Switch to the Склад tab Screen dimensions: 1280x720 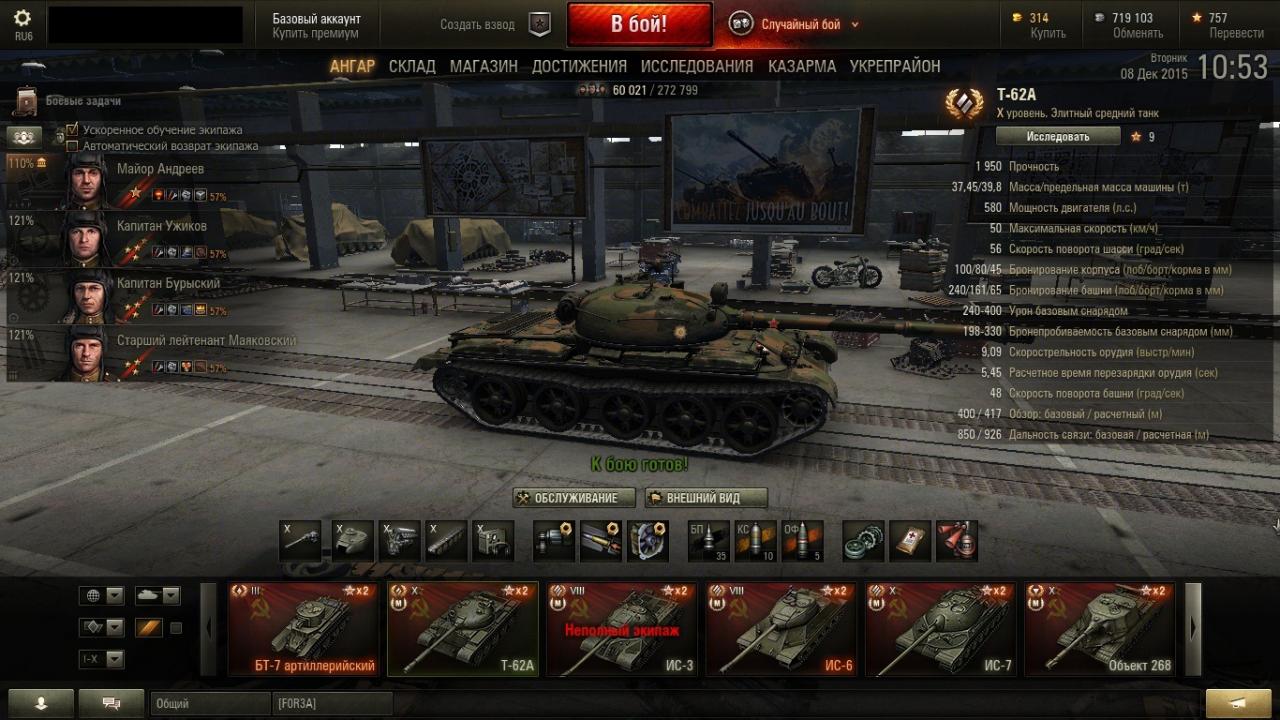pos(412,66)
